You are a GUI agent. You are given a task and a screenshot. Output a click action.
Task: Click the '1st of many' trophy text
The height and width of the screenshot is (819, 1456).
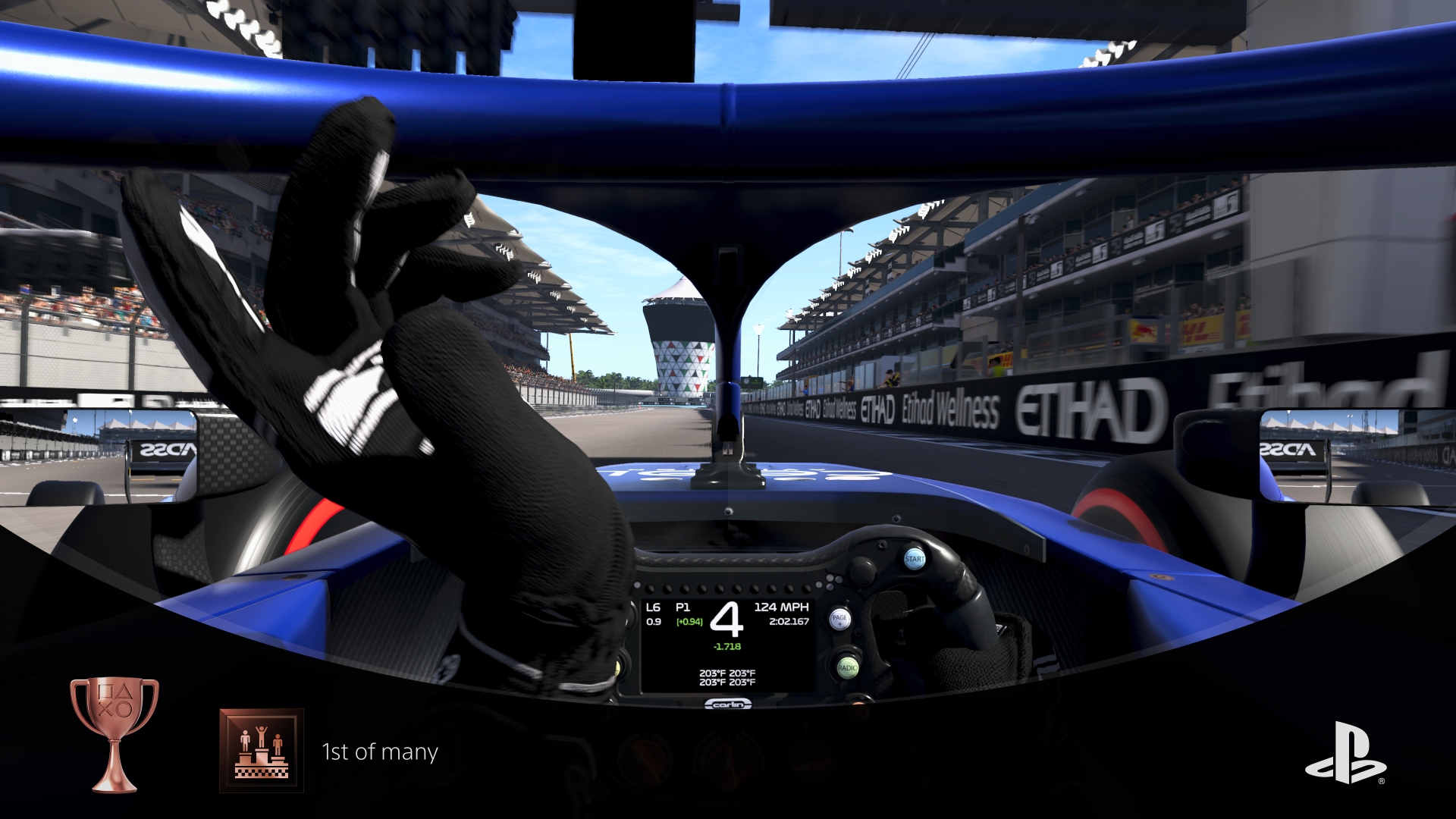coord(379,753)
